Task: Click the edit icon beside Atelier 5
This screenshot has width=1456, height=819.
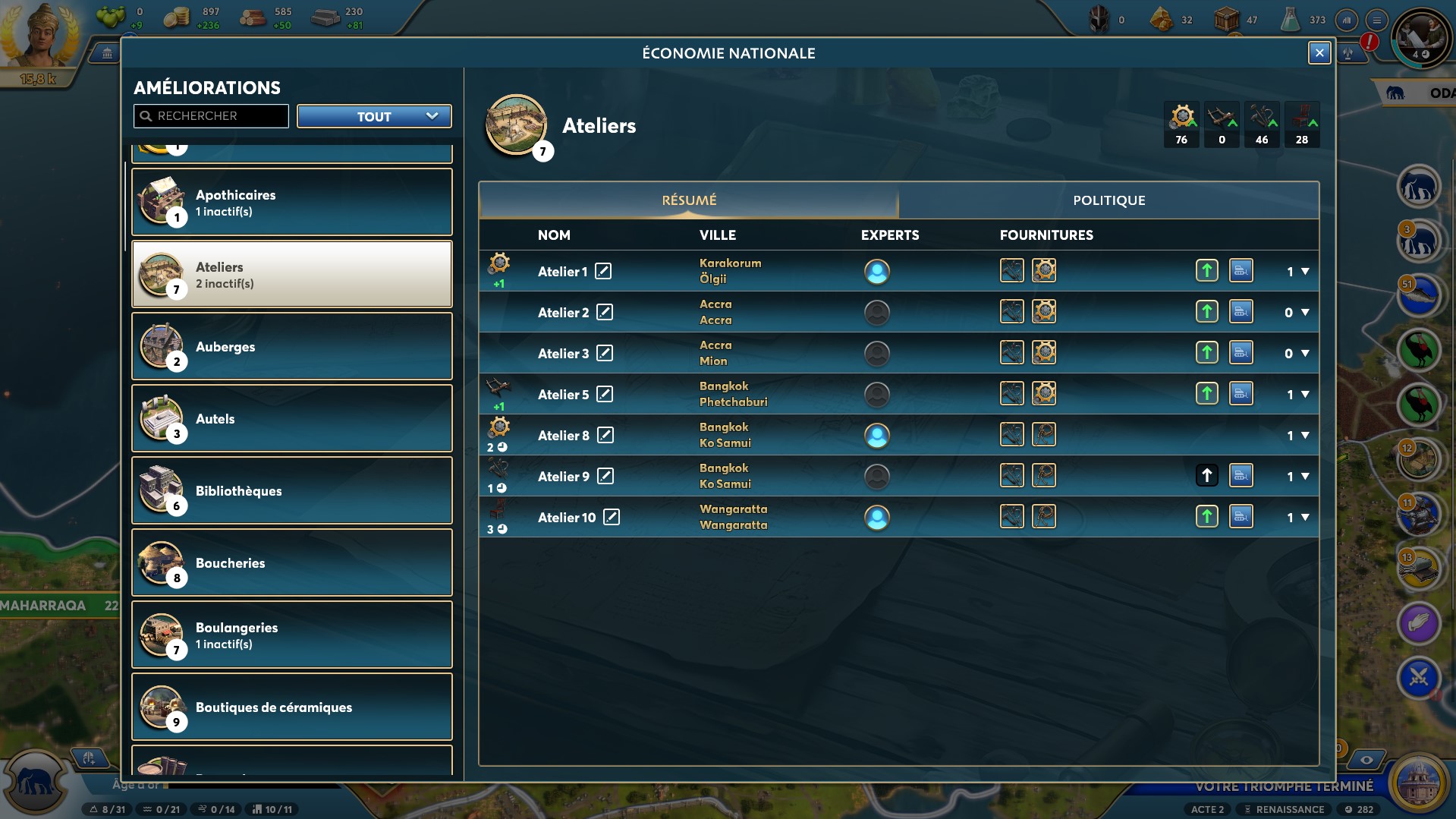Action: tap(605, 394)
